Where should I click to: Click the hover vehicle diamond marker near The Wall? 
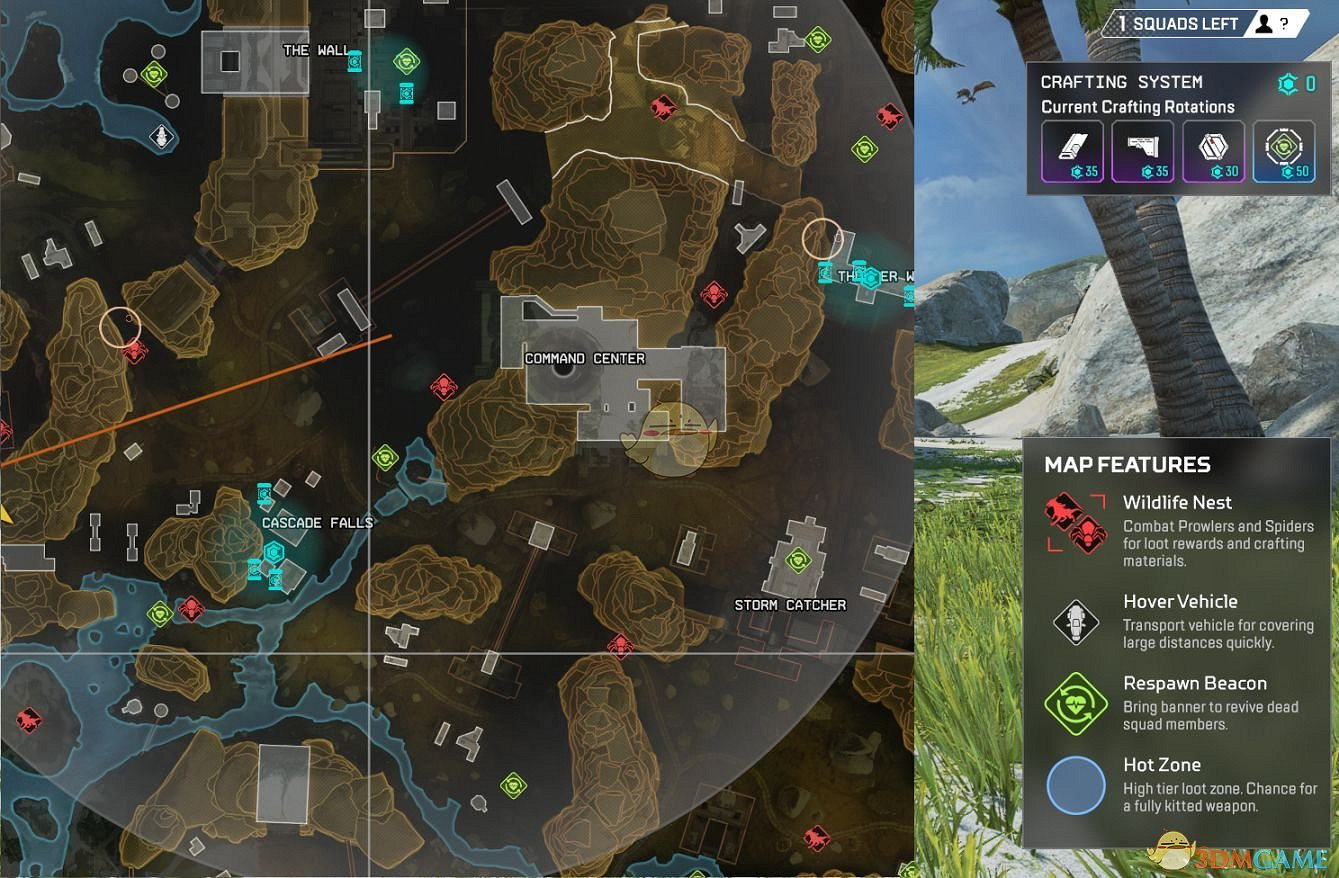coord(160,134)
